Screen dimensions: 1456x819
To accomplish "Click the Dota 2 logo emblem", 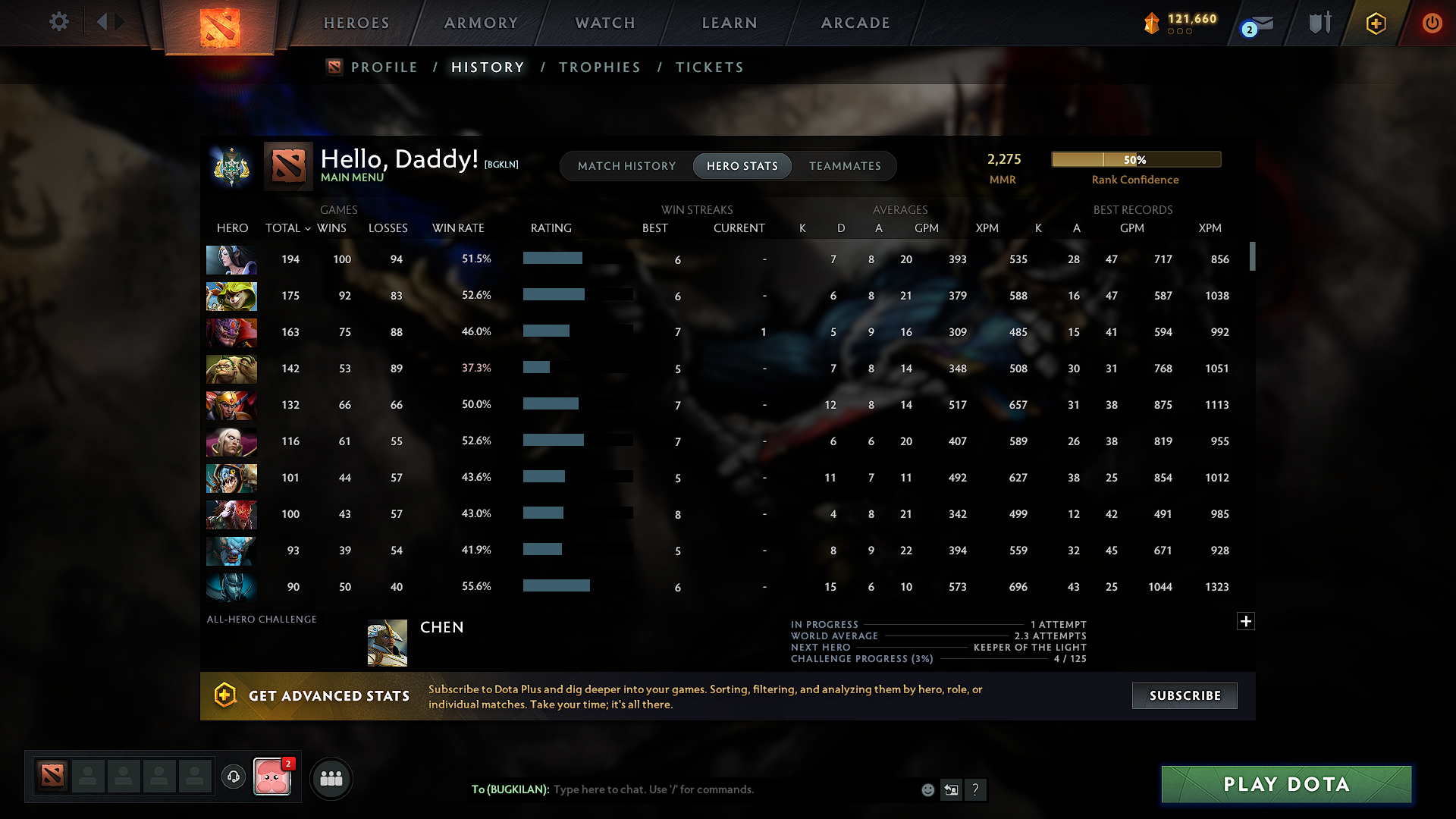I will [218, 24].
